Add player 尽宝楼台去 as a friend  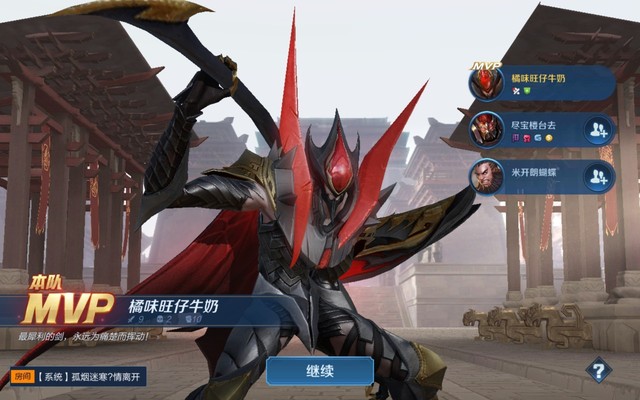598,130
